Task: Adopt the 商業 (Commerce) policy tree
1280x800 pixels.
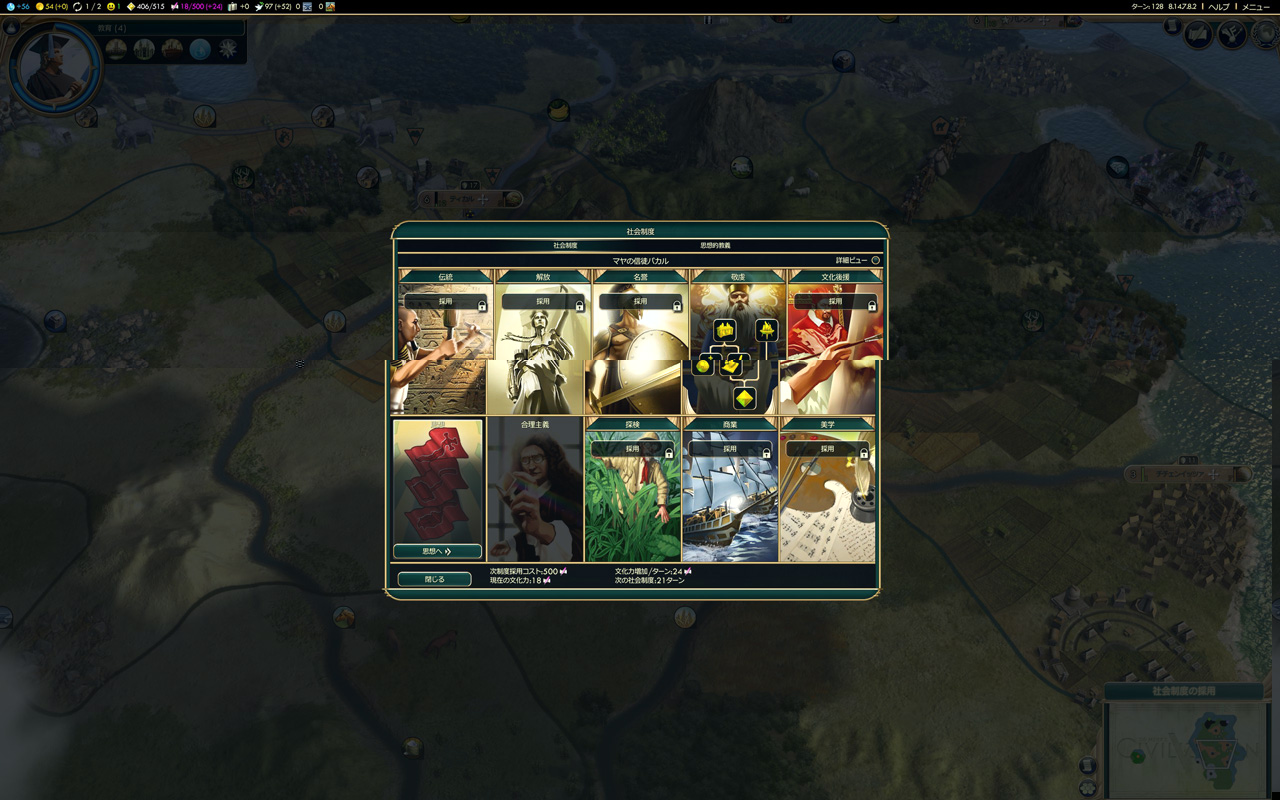Action: 730,450
